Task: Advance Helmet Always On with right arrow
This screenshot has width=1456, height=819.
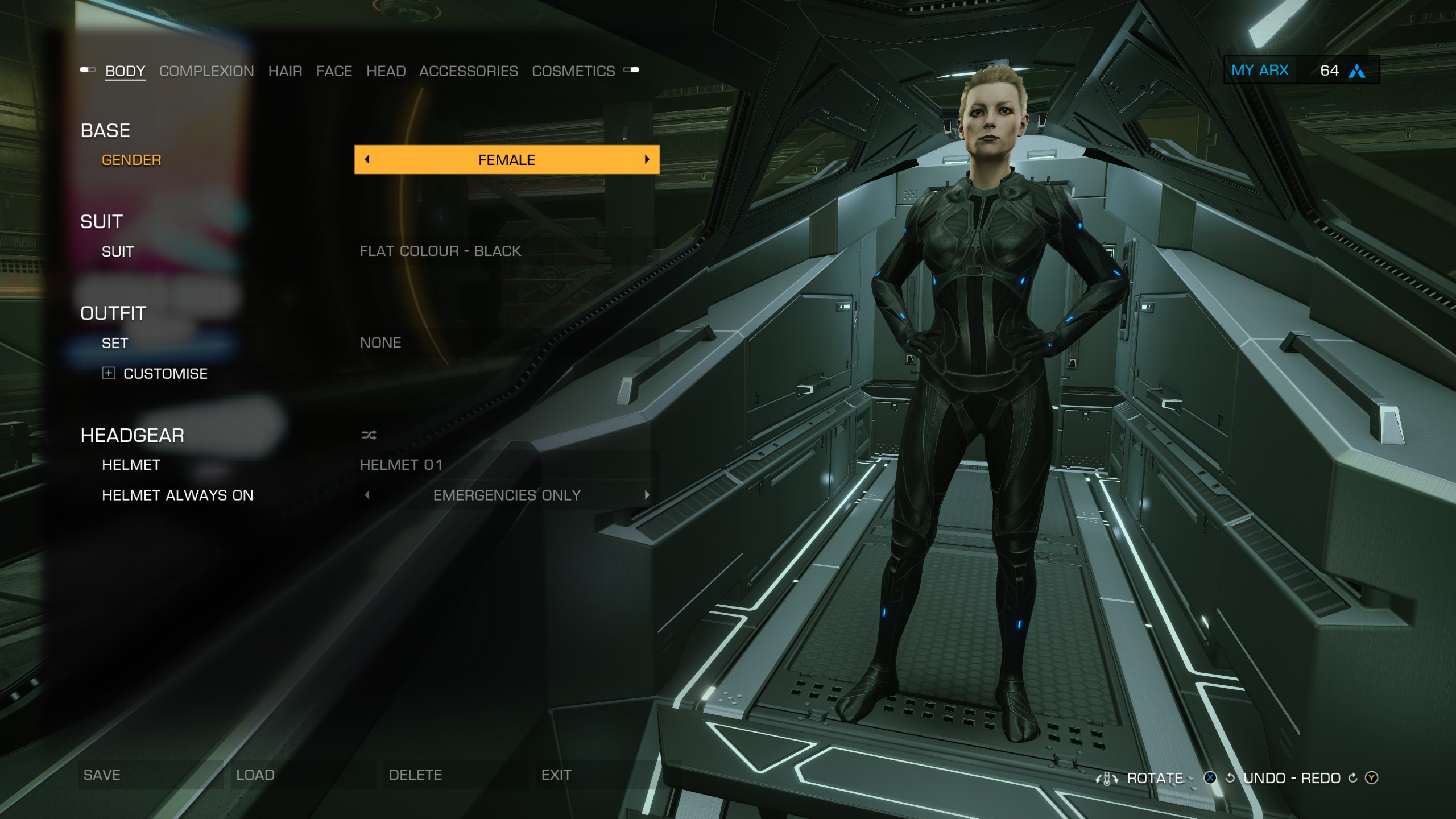Action: click(647, 495)
